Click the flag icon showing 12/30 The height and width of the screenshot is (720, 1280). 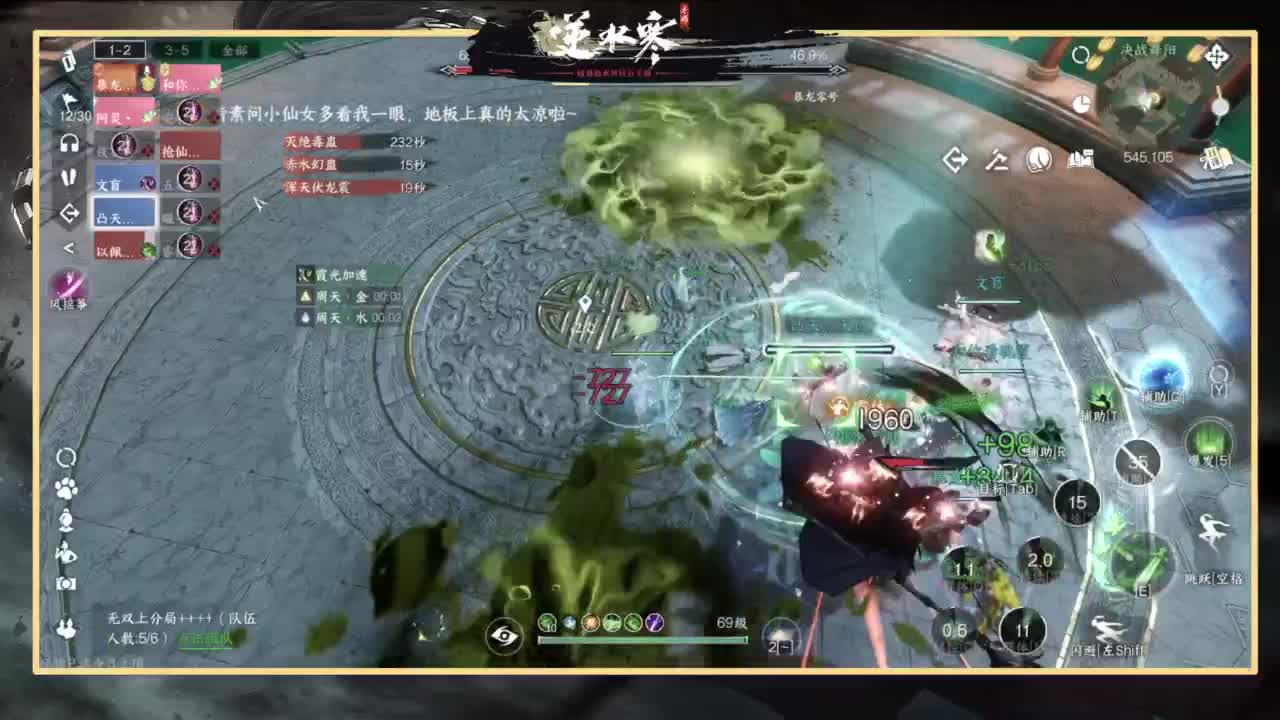point(68,103)
